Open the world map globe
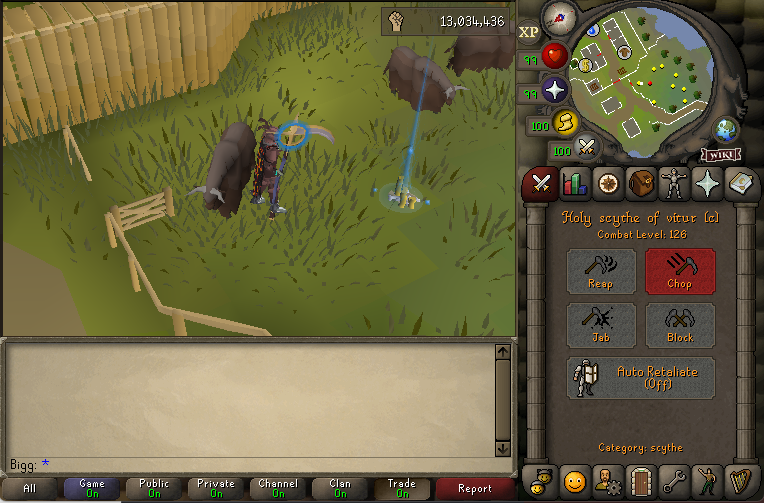Screen dimensions: 764x503 tap(727, 130)
